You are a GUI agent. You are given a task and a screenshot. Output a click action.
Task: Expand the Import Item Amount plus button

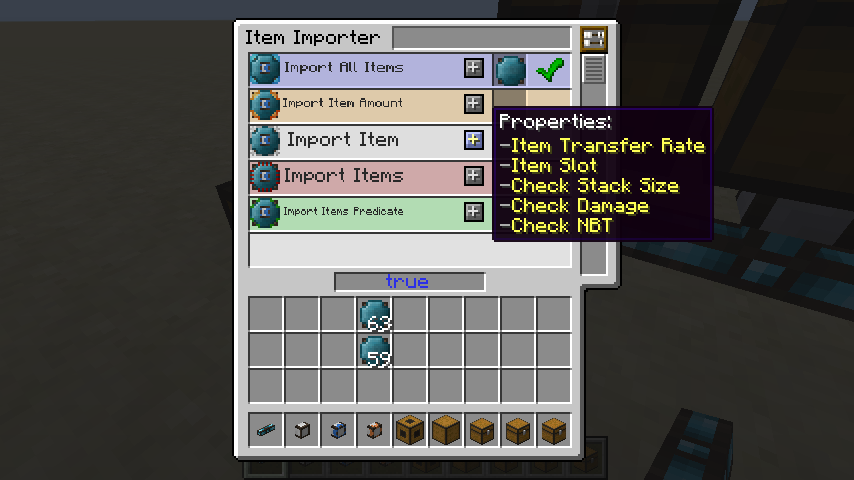pyautogui.click(x=474, y=104)
